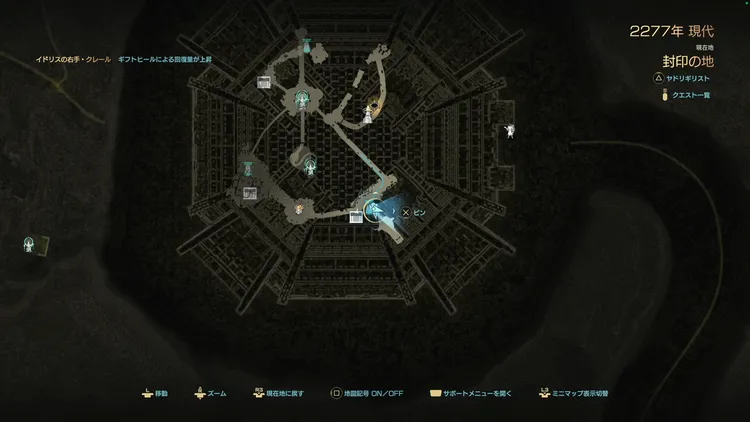The width and height of the screenshot is (750, 422).
Task: Select the white figure marker outside the octagonal ruins
Action: point(511,130)
